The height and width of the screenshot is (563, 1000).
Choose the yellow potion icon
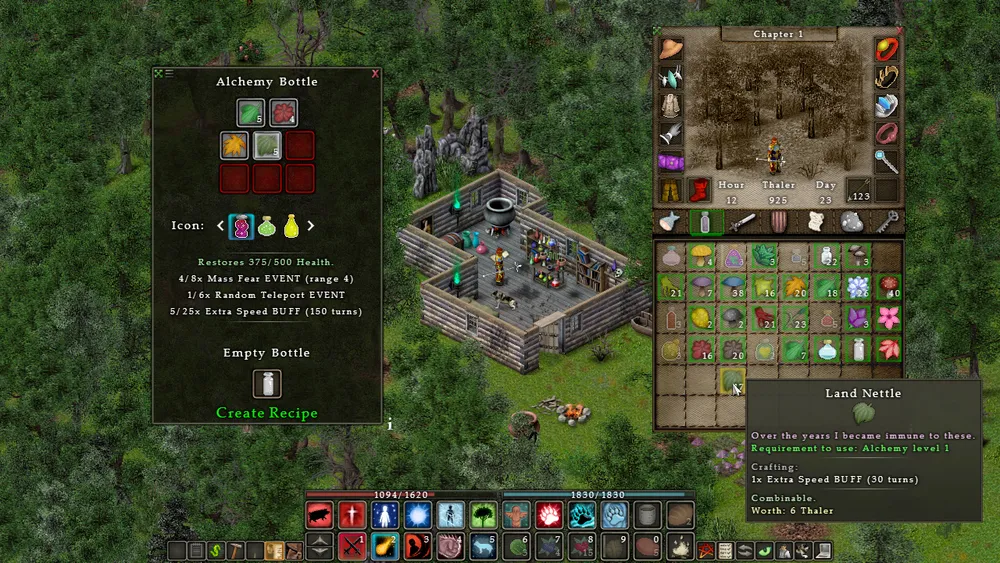(291, 226)
